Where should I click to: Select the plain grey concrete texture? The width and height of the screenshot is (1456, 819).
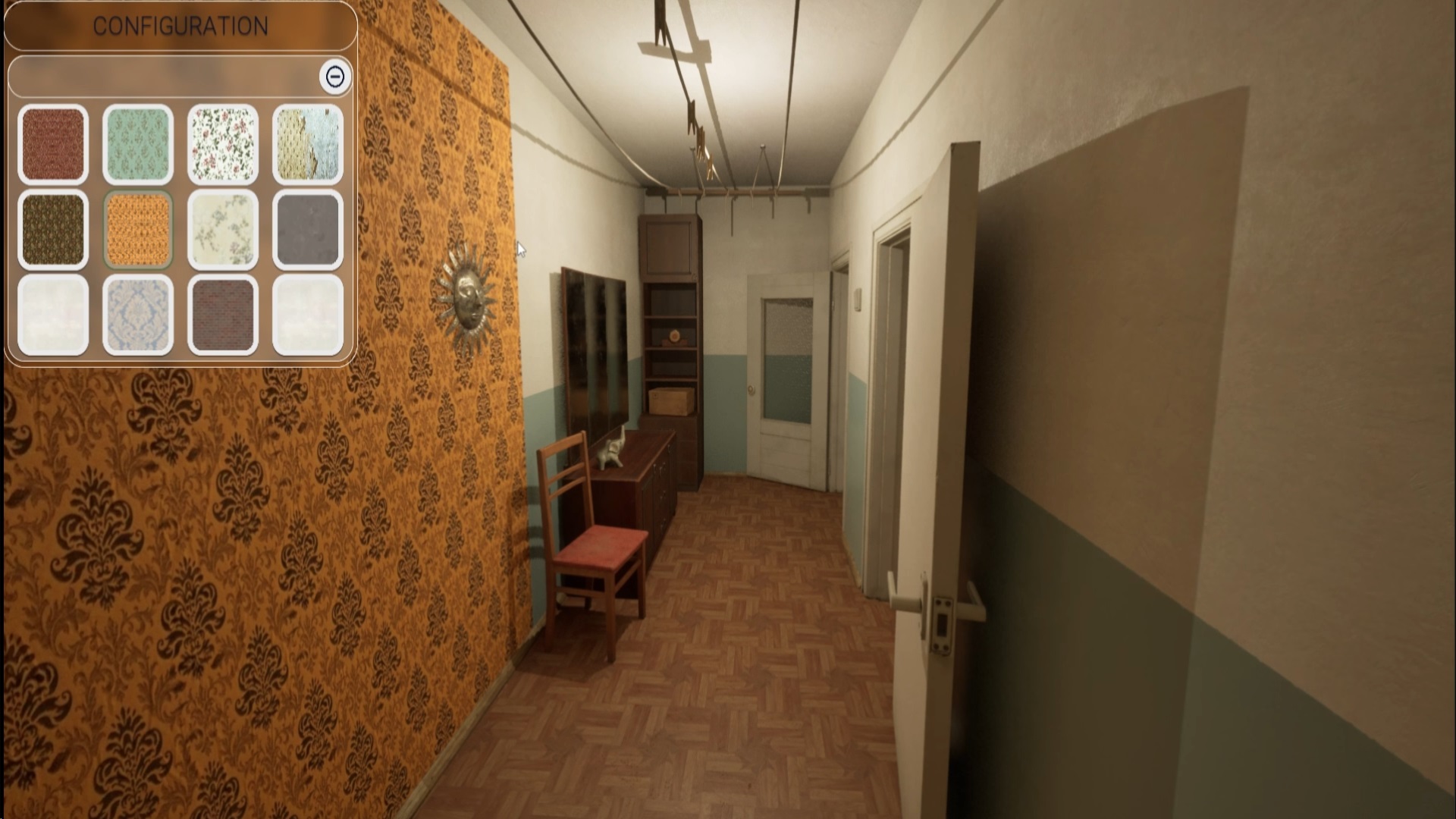point(308,230)
